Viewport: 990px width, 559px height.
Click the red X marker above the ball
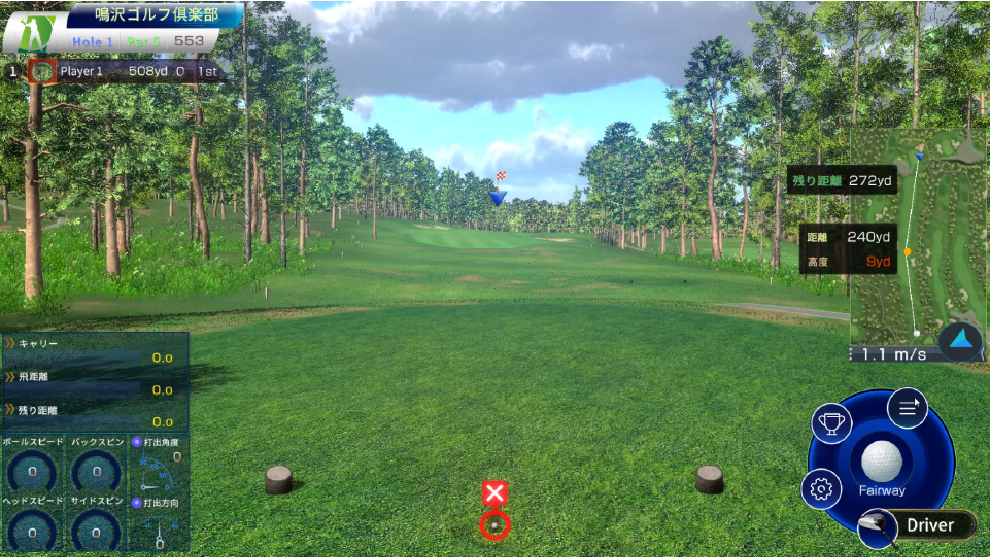[x=495, y=492]
